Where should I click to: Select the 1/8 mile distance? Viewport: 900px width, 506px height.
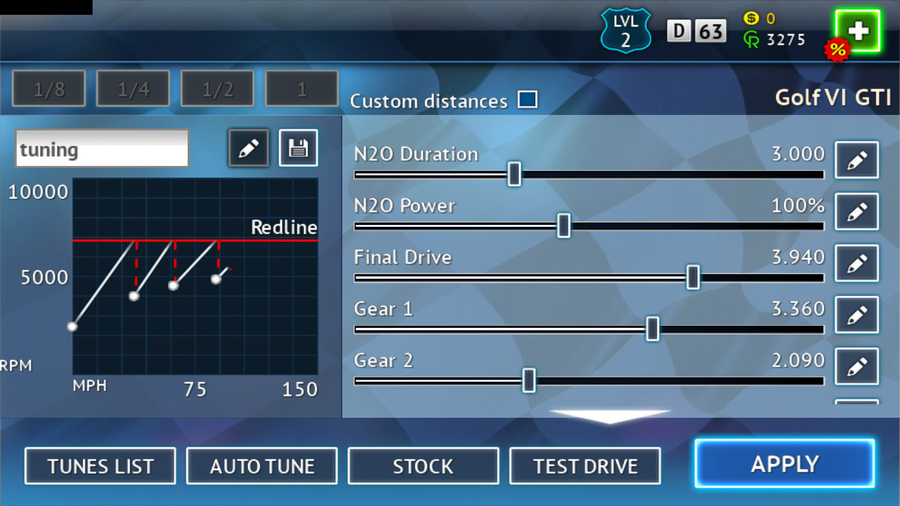point(49,90)
